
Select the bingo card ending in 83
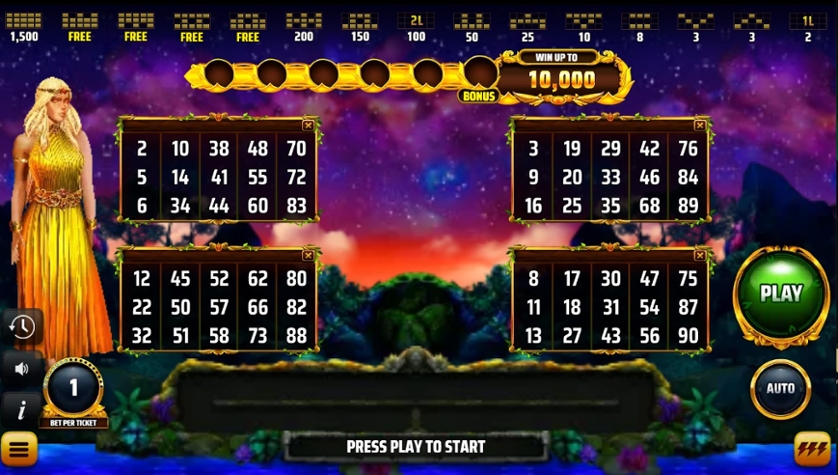218,177
